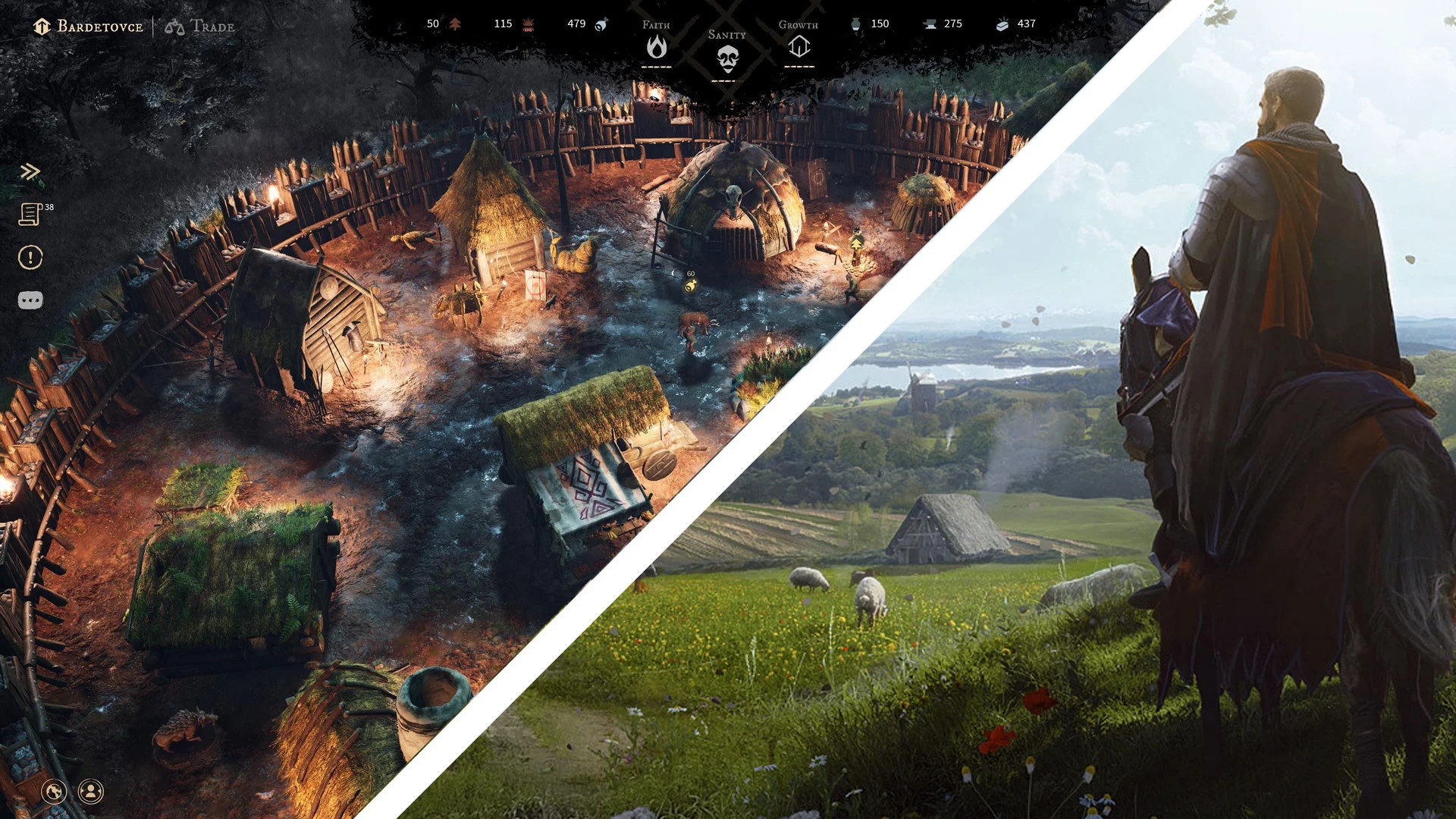This screenshot has width=1456, height=819.
Task: Select the planks resource stack icon
Action: coord(1003,24)
